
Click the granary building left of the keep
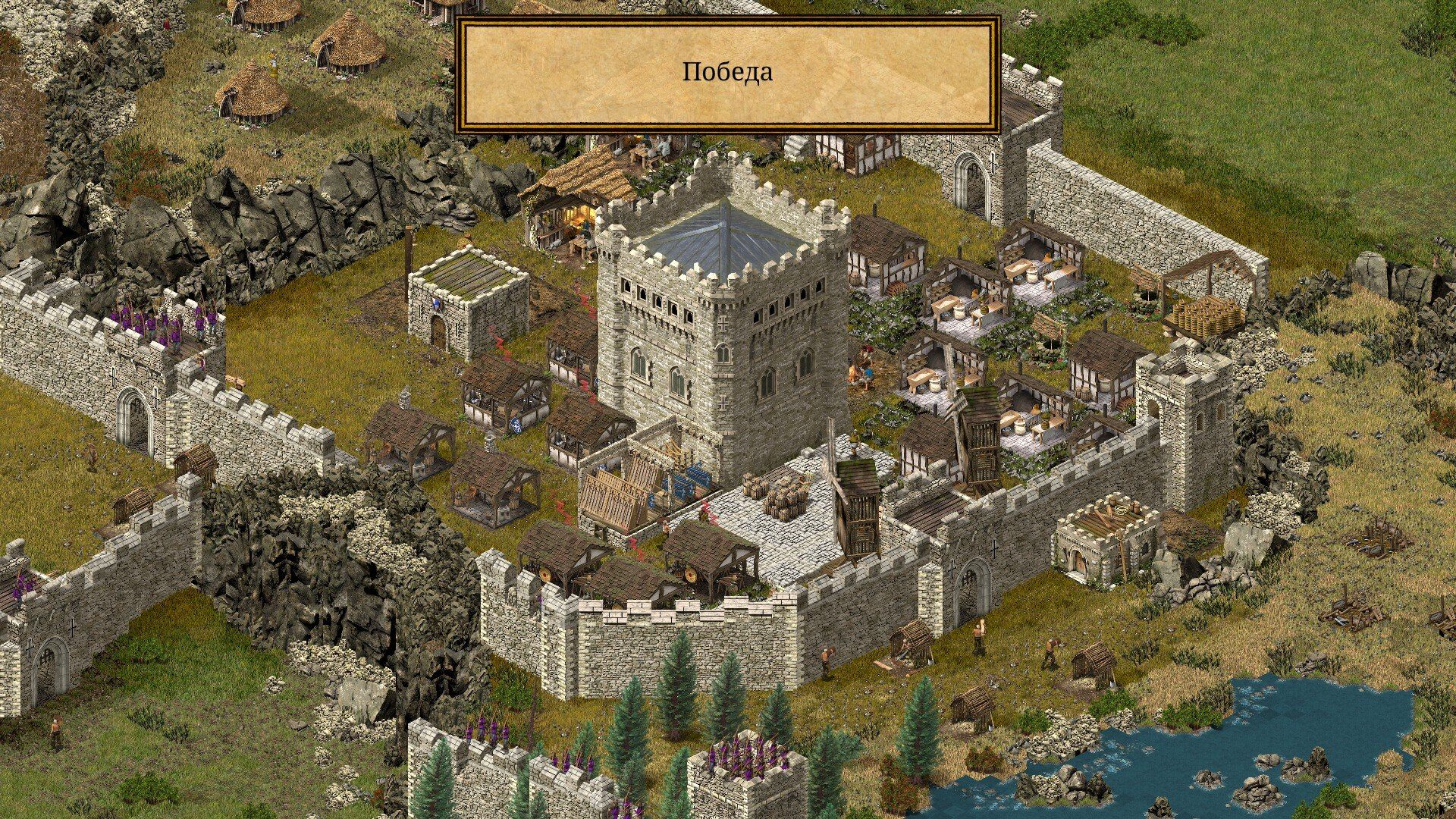point(470,303)
